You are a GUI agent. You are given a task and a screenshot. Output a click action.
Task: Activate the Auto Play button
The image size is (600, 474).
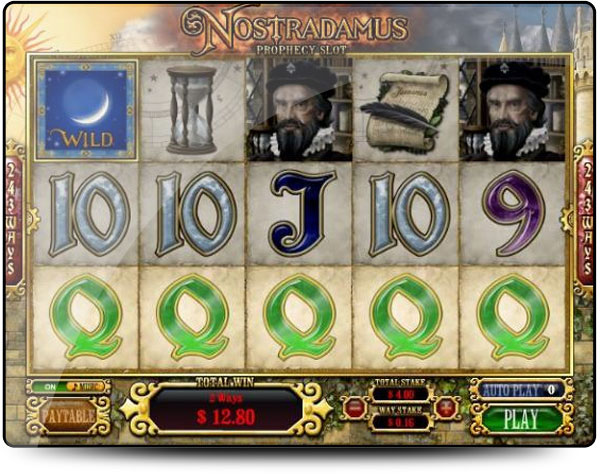click(x=515, y=390)
